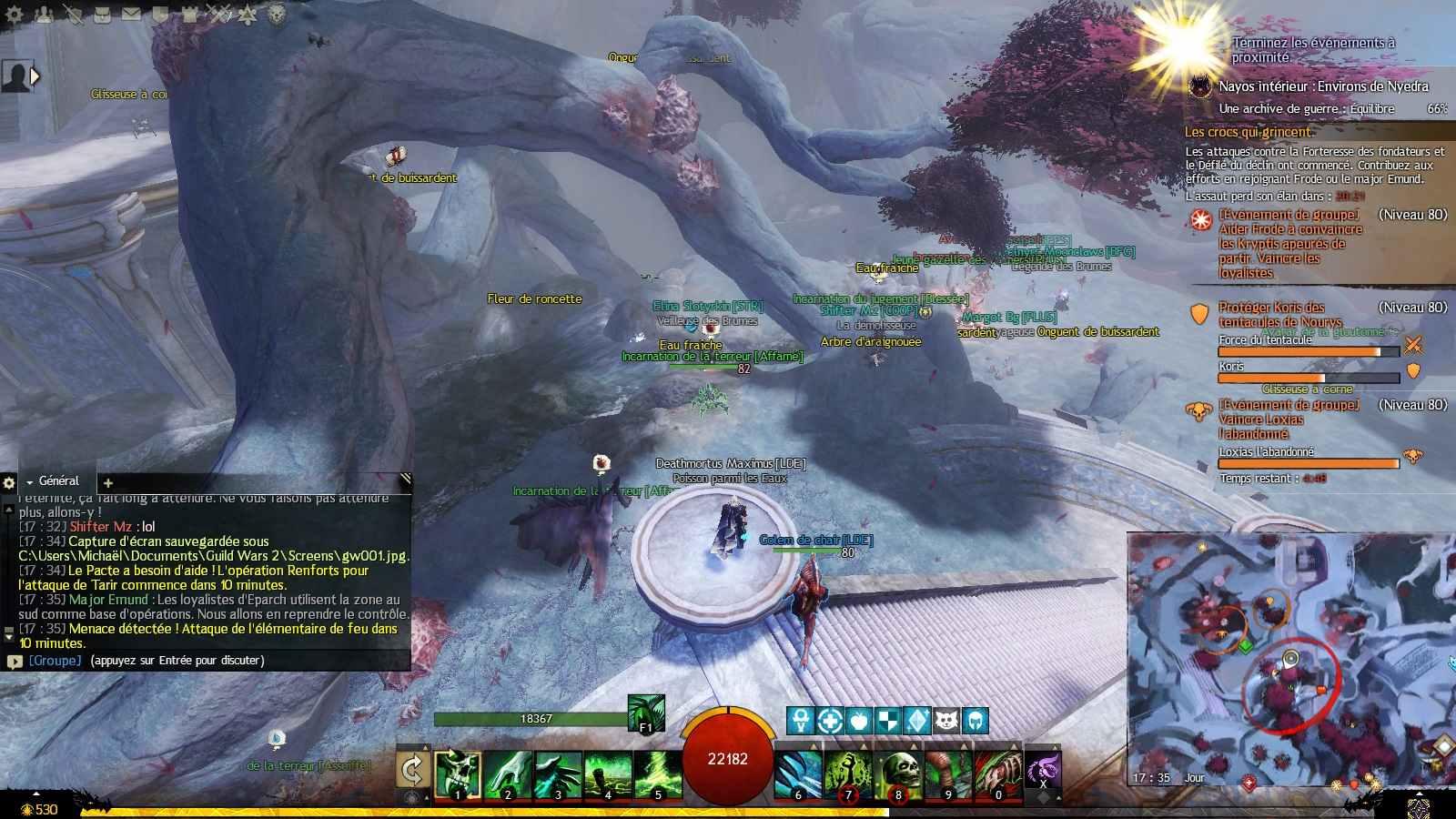Click the minimap
1456x819 pixels.
coord(1274,660)
